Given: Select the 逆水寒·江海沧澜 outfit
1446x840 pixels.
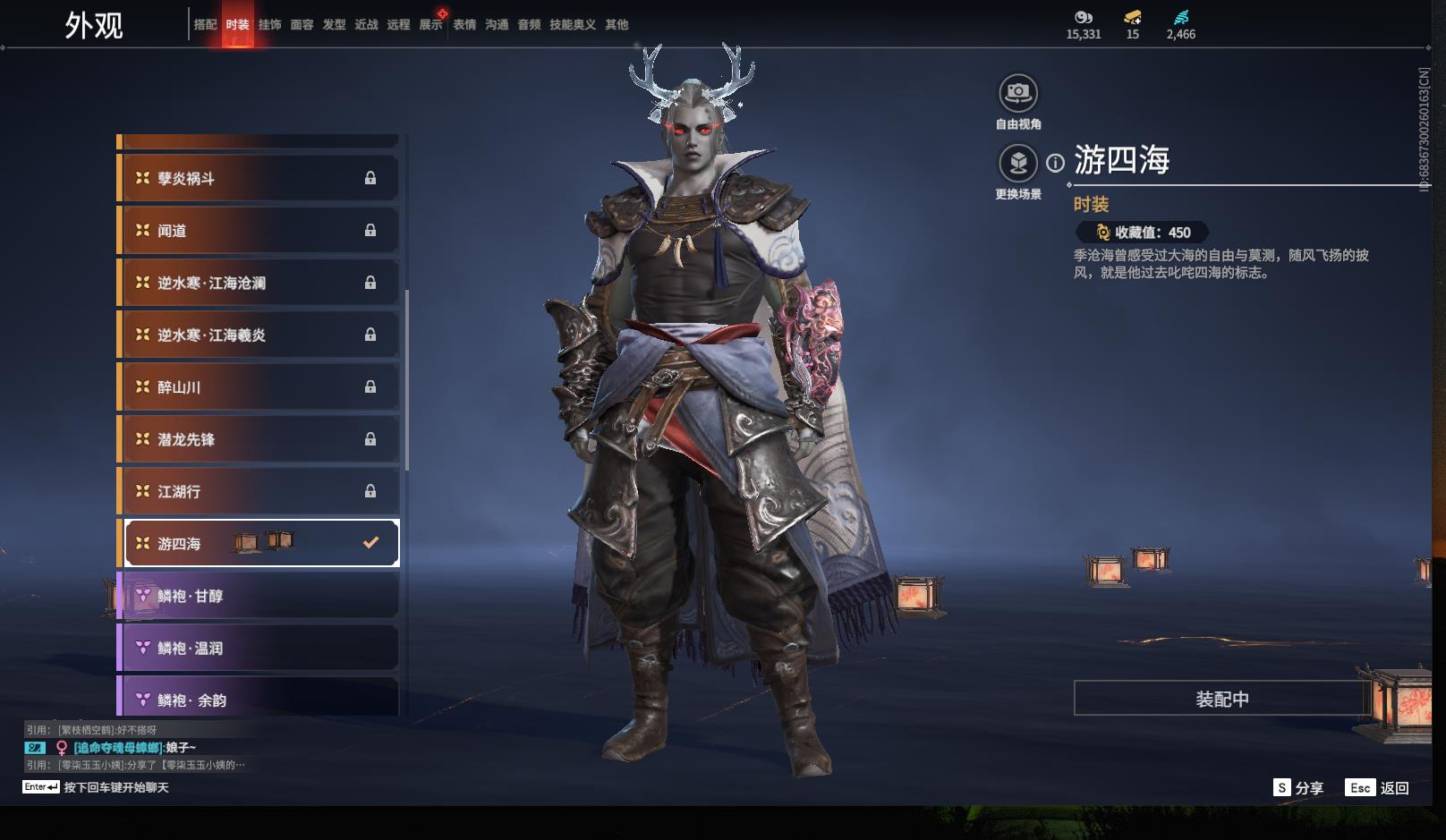Looking at the screenshot, I should (x=259, y=283).
